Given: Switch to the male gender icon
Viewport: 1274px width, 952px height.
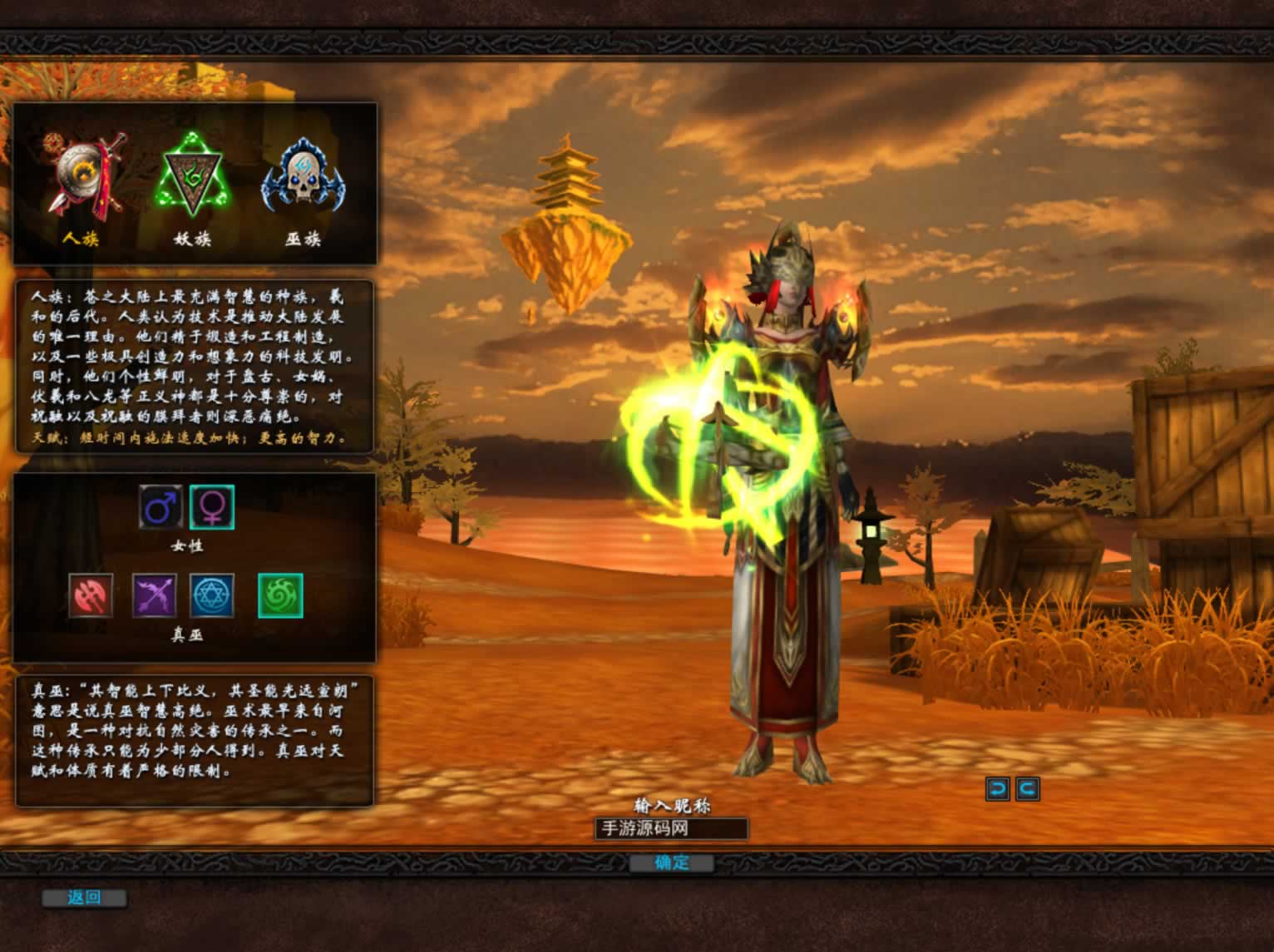Looking at the screenshot, I should [x=161, y=506].
